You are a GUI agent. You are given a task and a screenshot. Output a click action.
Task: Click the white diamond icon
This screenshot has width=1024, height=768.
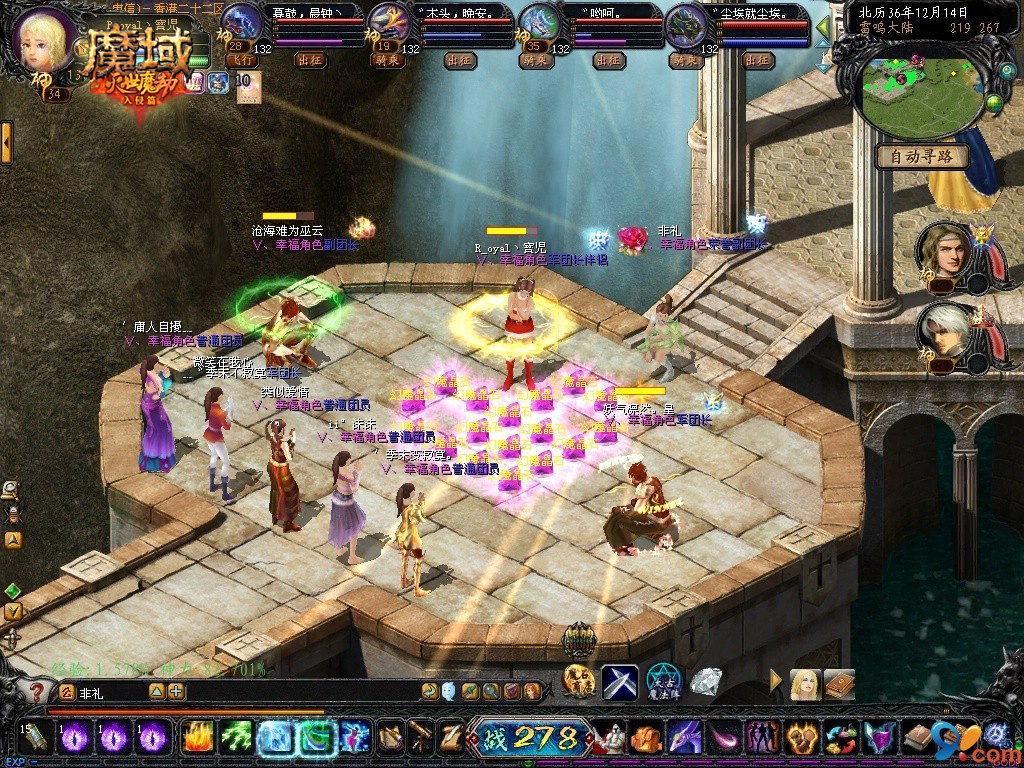click(706, 682)
